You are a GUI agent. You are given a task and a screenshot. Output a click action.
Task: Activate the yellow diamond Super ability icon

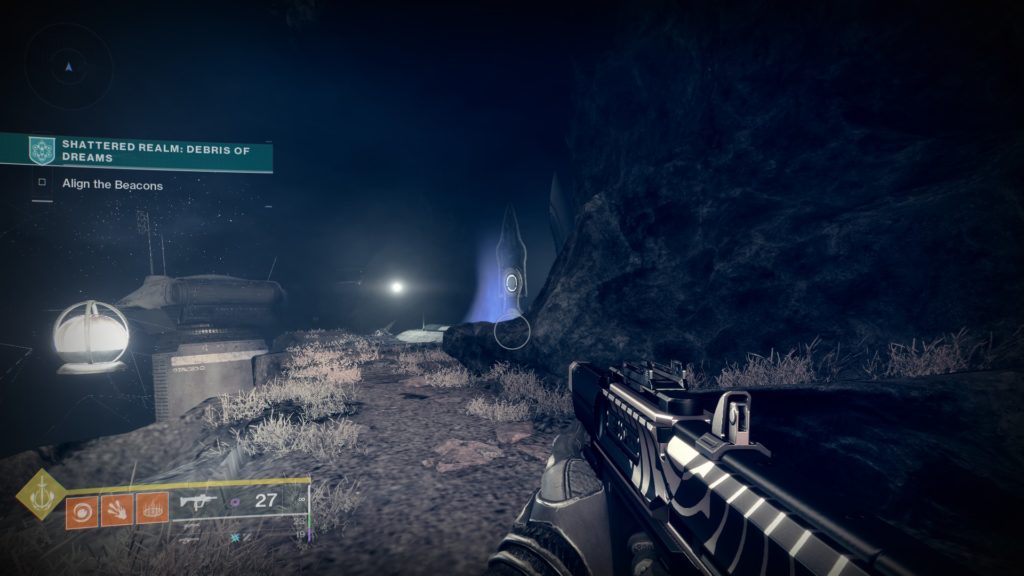(x=40, y=494)
